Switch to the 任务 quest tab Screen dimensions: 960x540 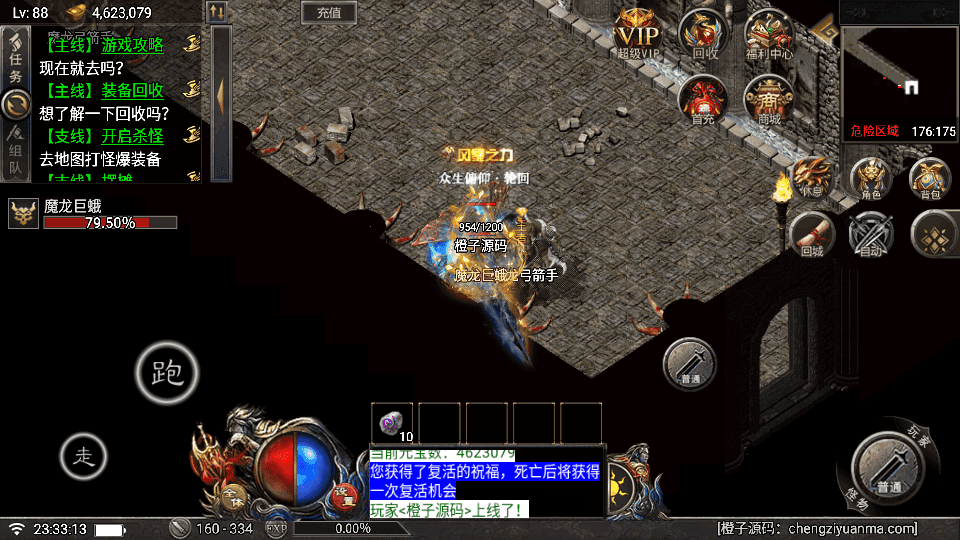16,59
